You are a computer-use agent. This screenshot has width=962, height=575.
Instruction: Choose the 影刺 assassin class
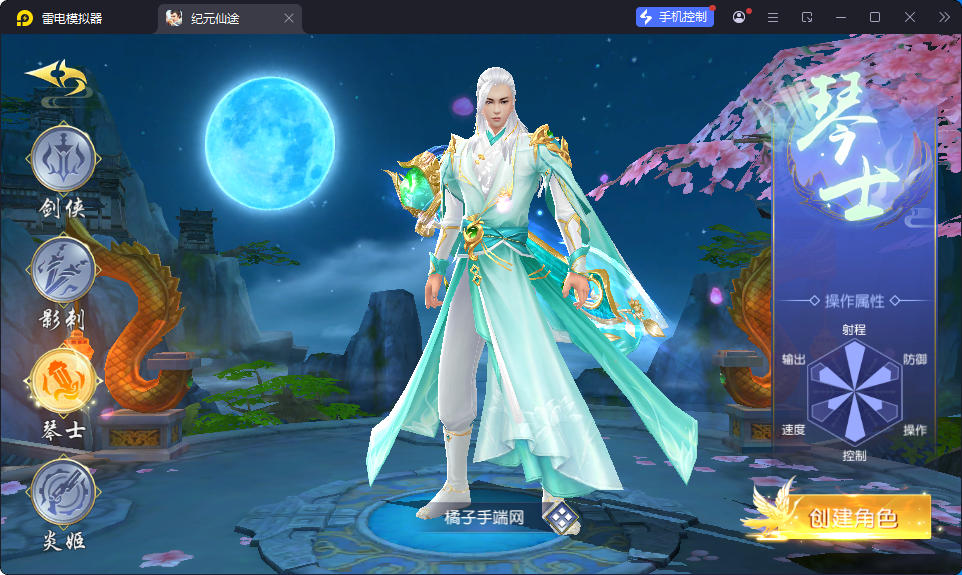pos(63,270)
